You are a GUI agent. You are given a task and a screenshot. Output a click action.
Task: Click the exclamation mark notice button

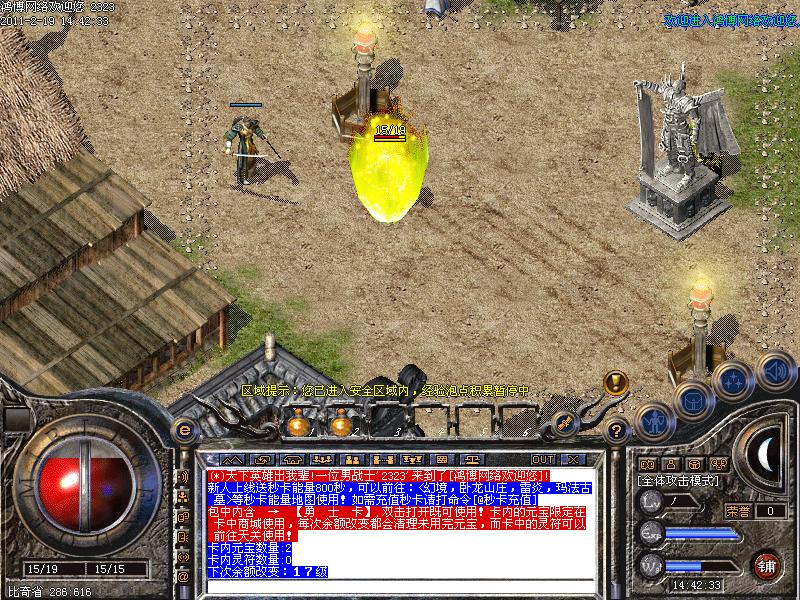pyautogui.click(x=616, y=382)
